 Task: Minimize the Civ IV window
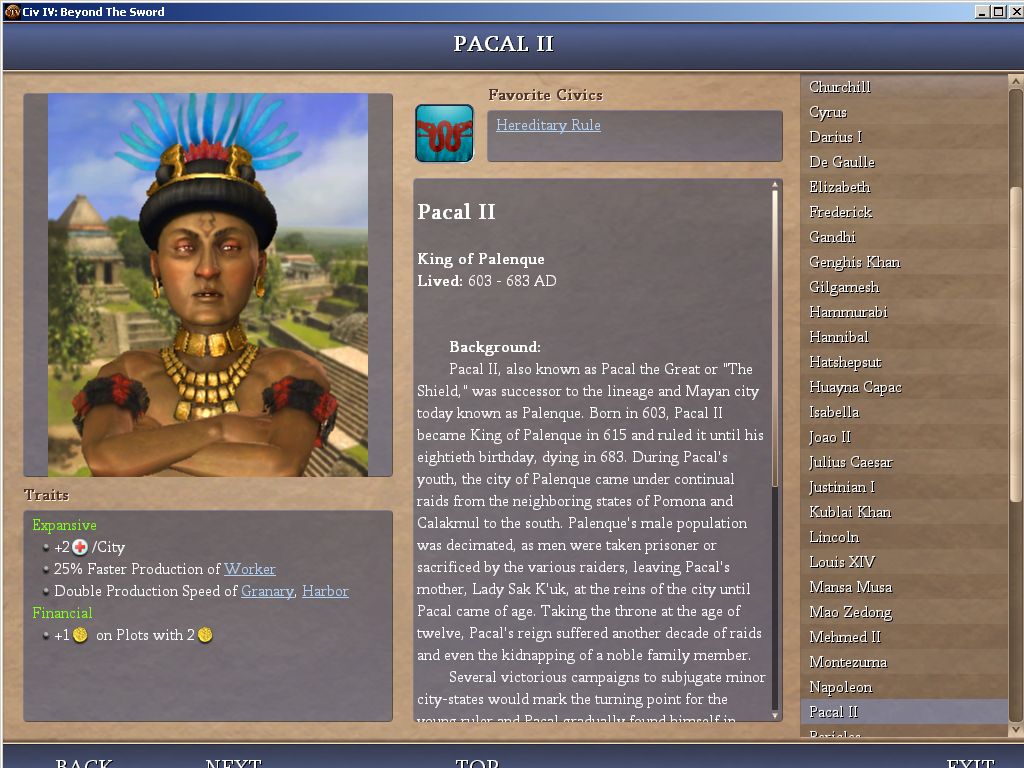click(984, 12)
